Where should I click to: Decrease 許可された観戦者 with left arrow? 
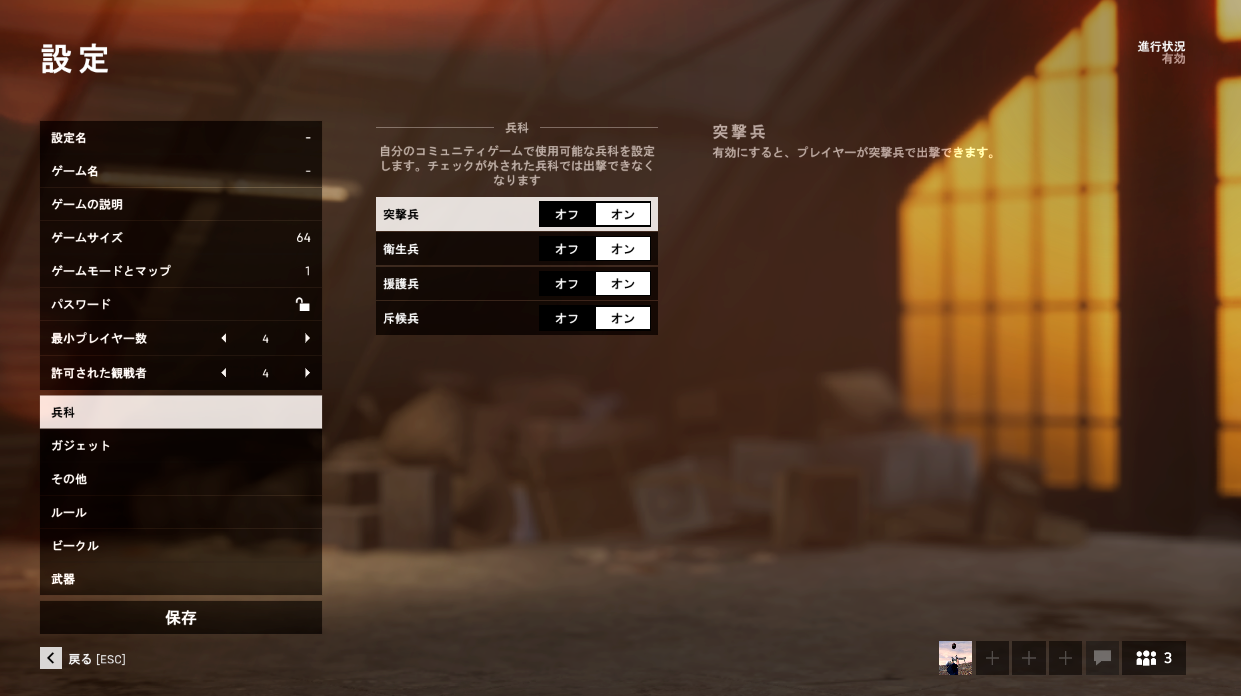pyautogui.click(x=224, y=373)
